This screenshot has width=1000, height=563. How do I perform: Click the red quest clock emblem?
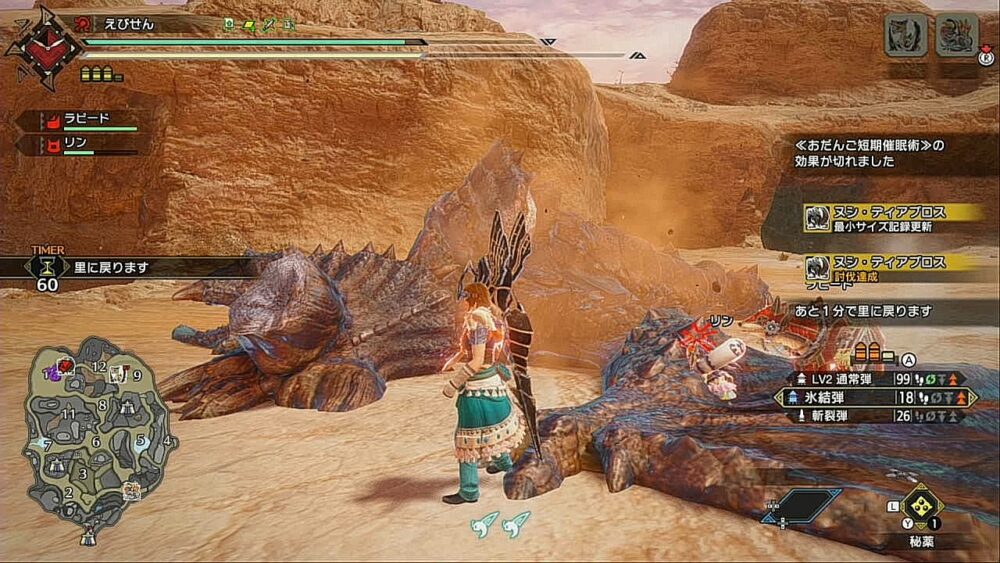pos(41,47)
